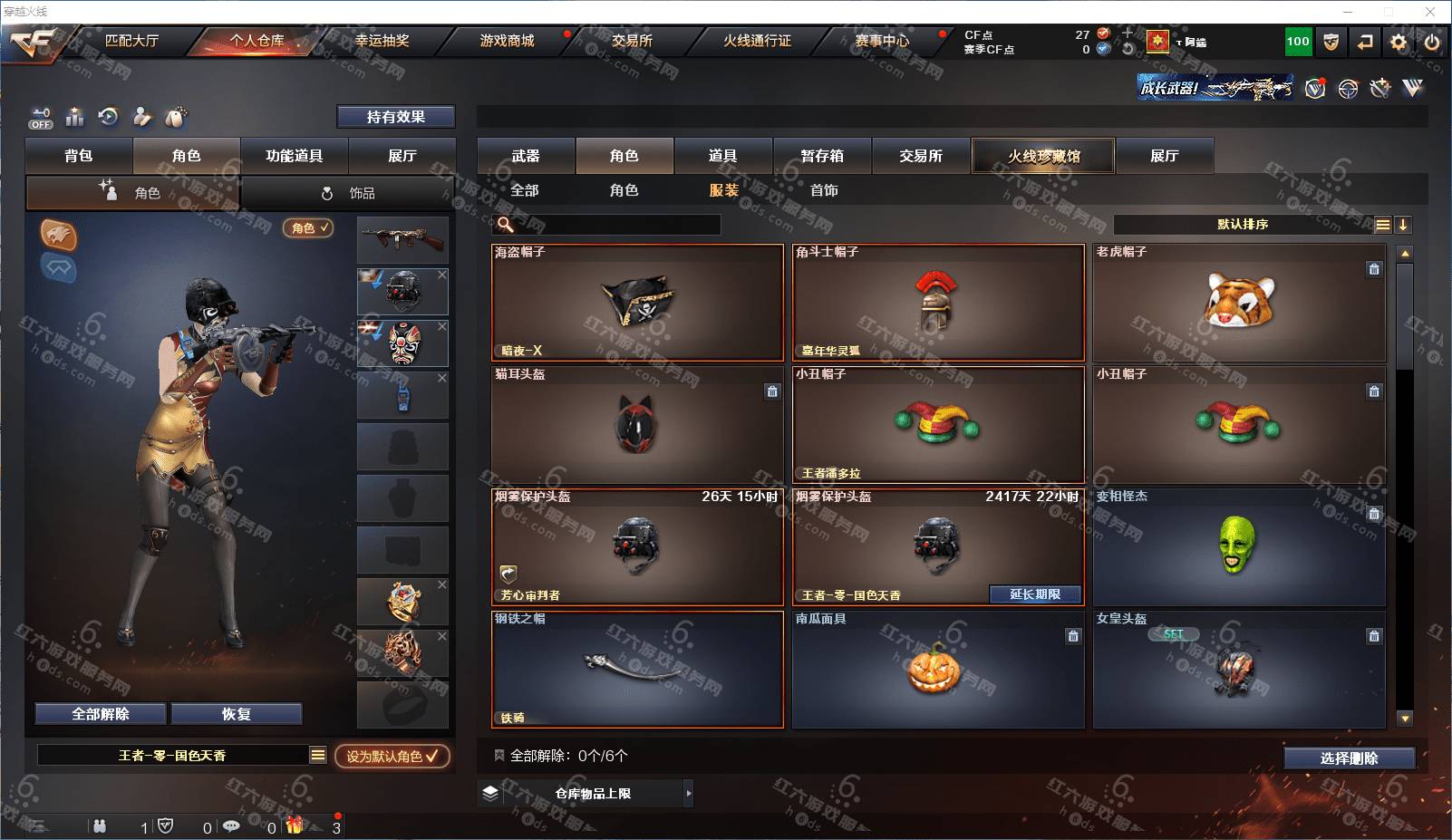
Task: Open the gear settings icon
Action: pos(1399,42)
